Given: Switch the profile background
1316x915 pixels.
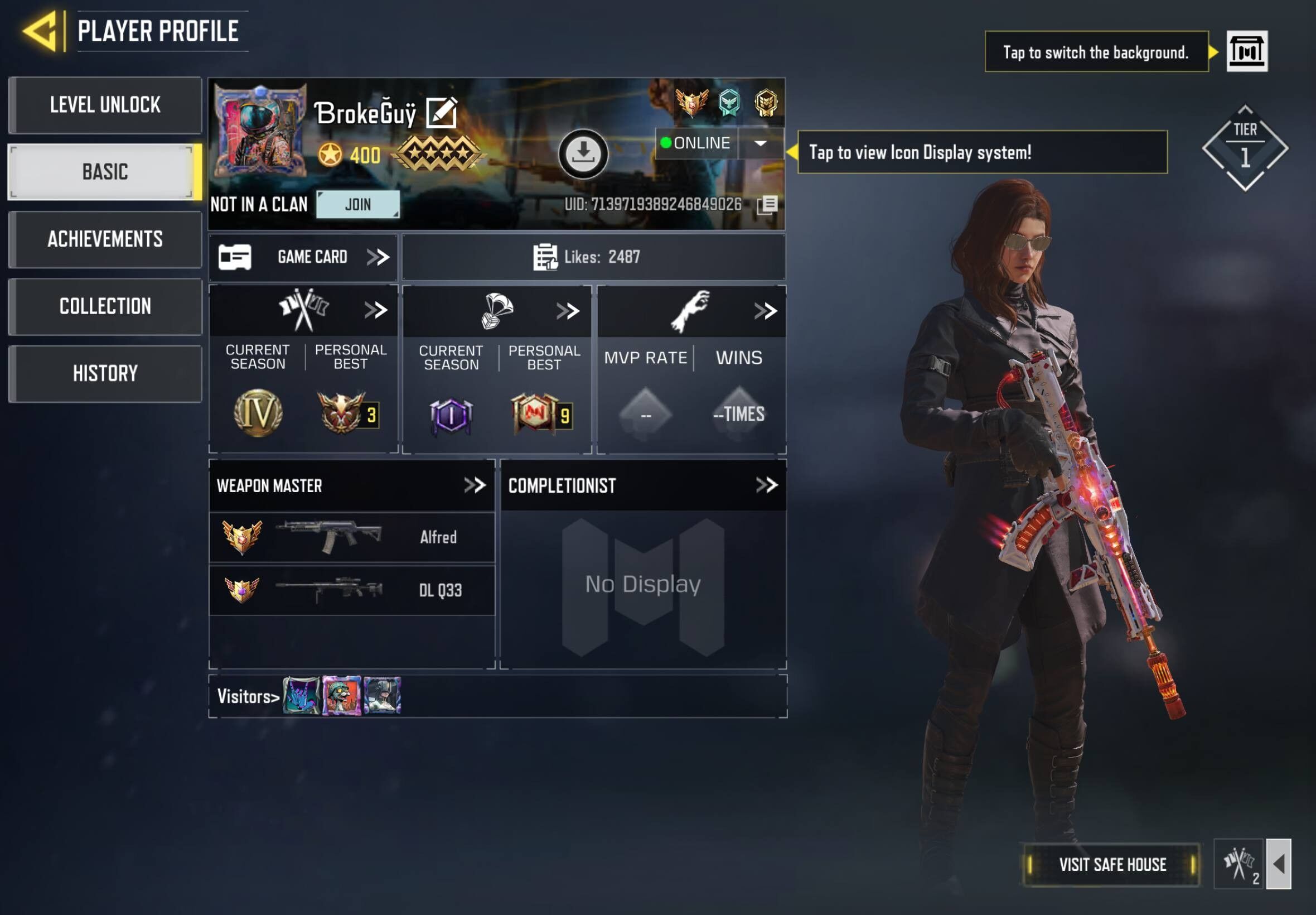Looking at the screenshot, I should click(1247, 51).
